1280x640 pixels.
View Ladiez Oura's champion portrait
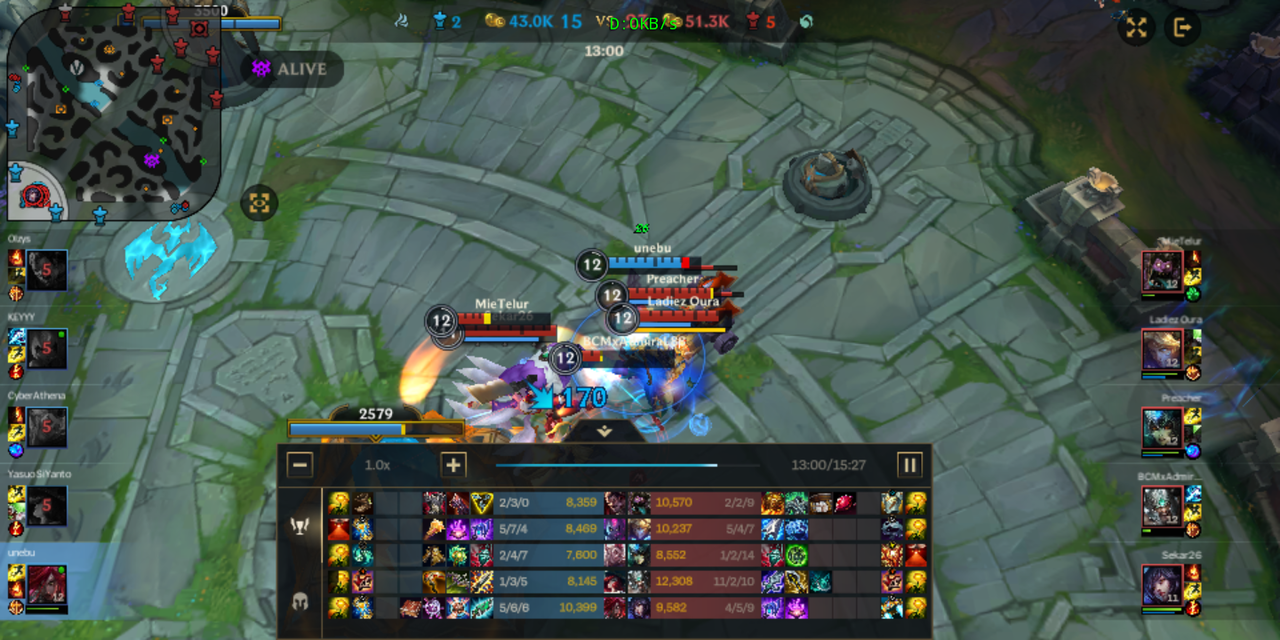(1162, 350)
